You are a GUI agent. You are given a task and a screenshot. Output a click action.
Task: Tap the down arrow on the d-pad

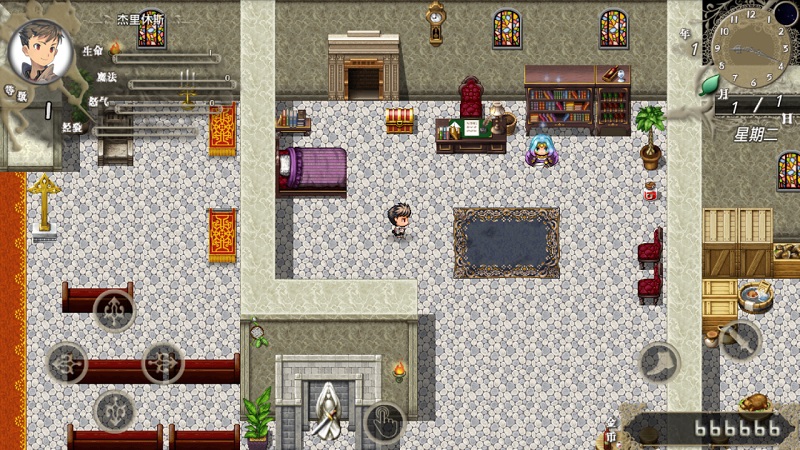tap(114, 409)
